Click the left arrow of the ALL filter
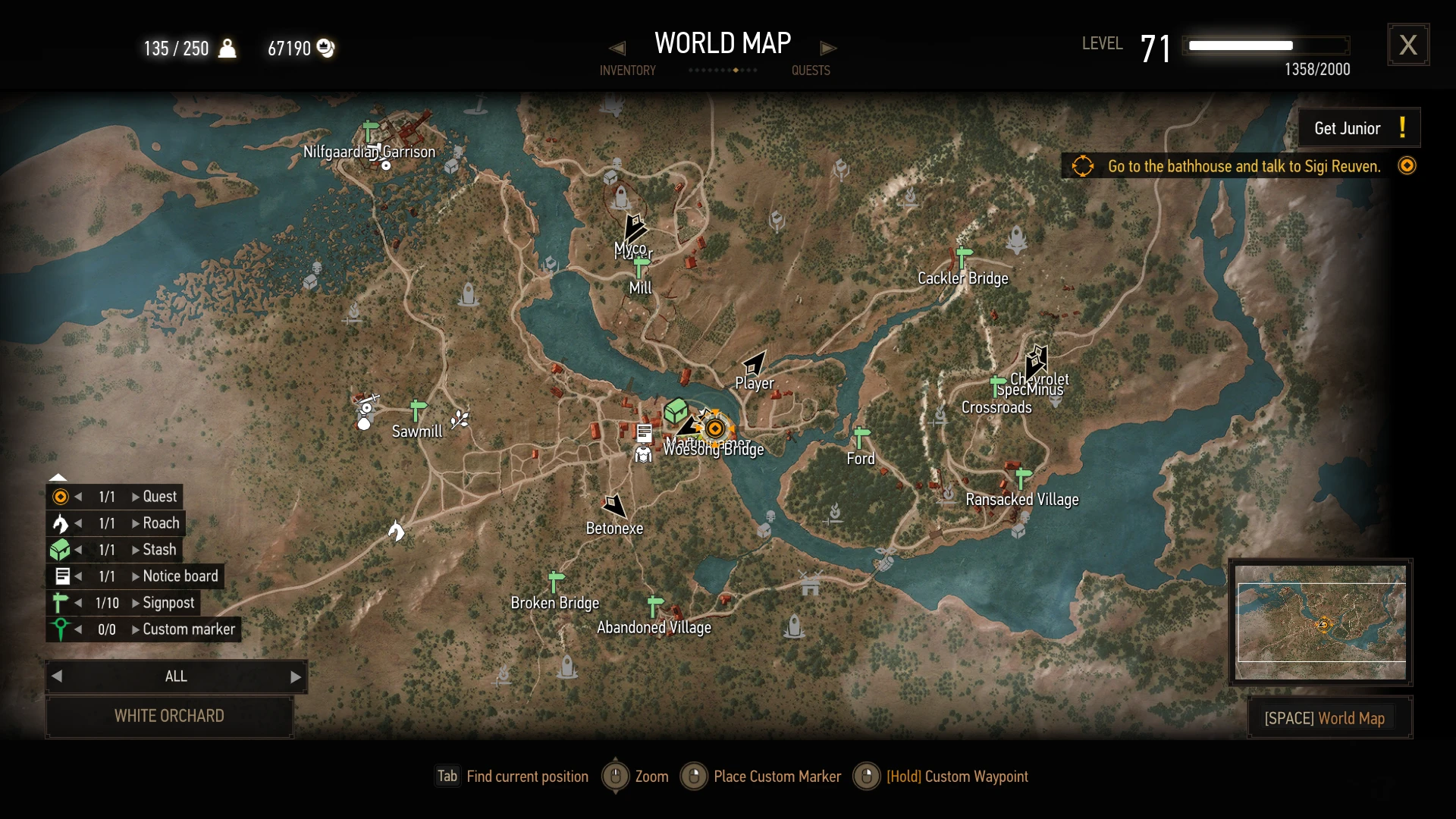 pos(57,676)
